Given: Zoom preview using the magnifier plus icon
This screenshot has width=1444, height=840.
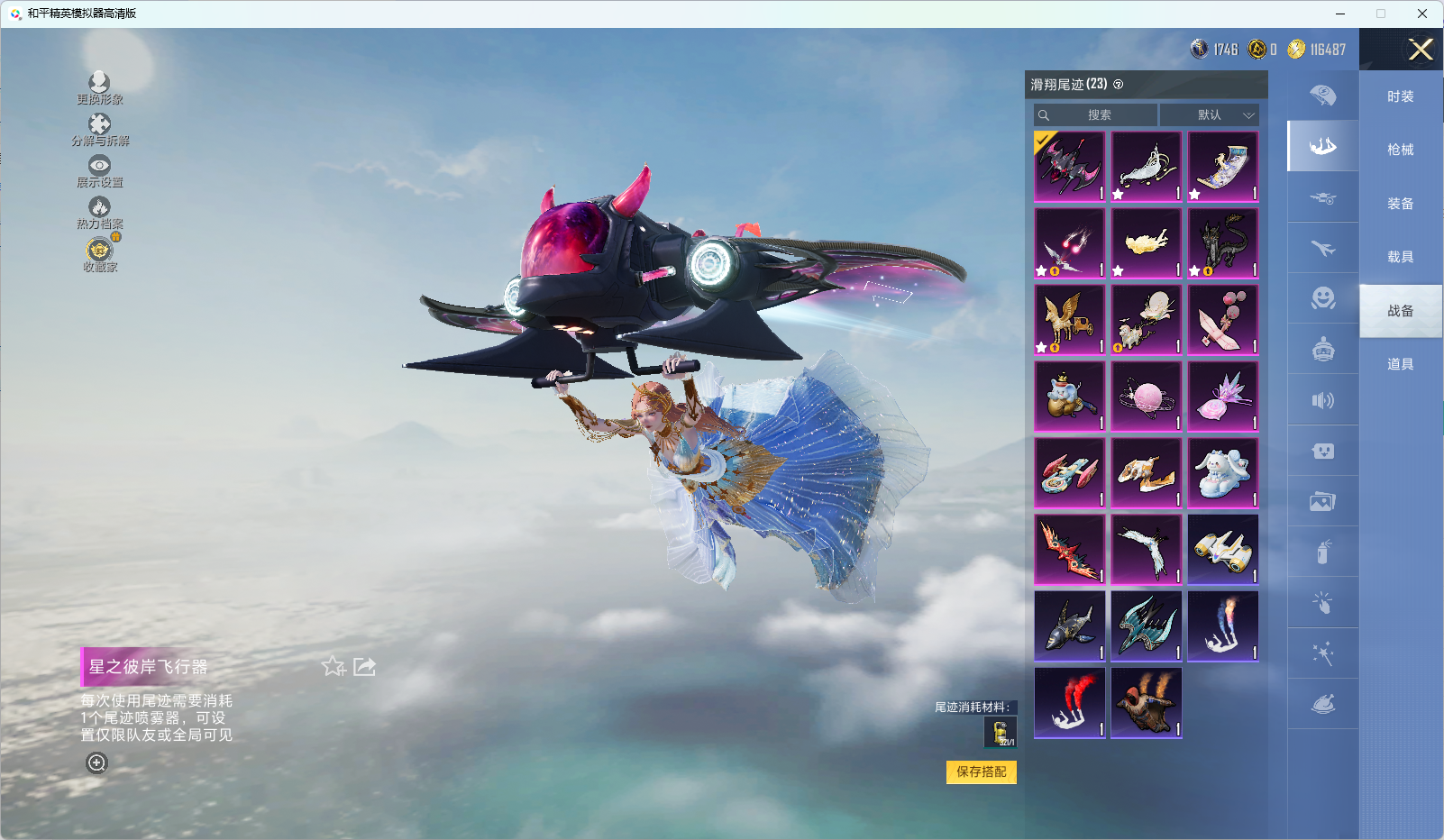Looking at the screenshot, I should 96,762.
